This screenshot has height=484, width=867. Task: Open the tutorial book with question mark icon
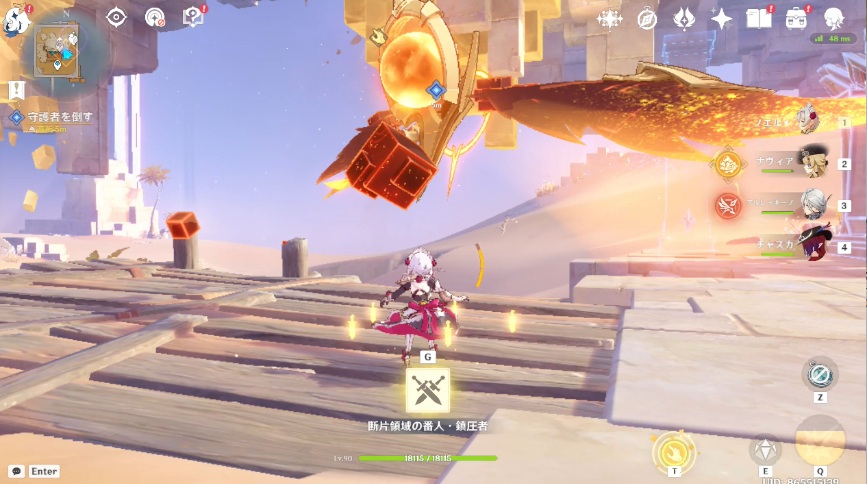pos(194,17)
